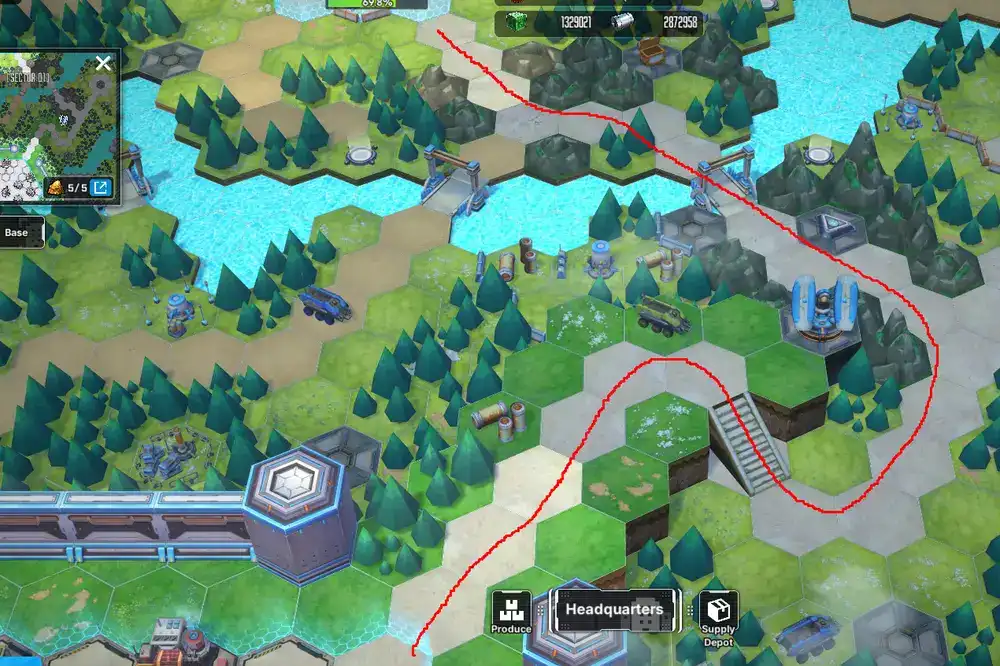The image size is (1000, 666).
Task: Open the Supply Depot
Action: (718, 612)
